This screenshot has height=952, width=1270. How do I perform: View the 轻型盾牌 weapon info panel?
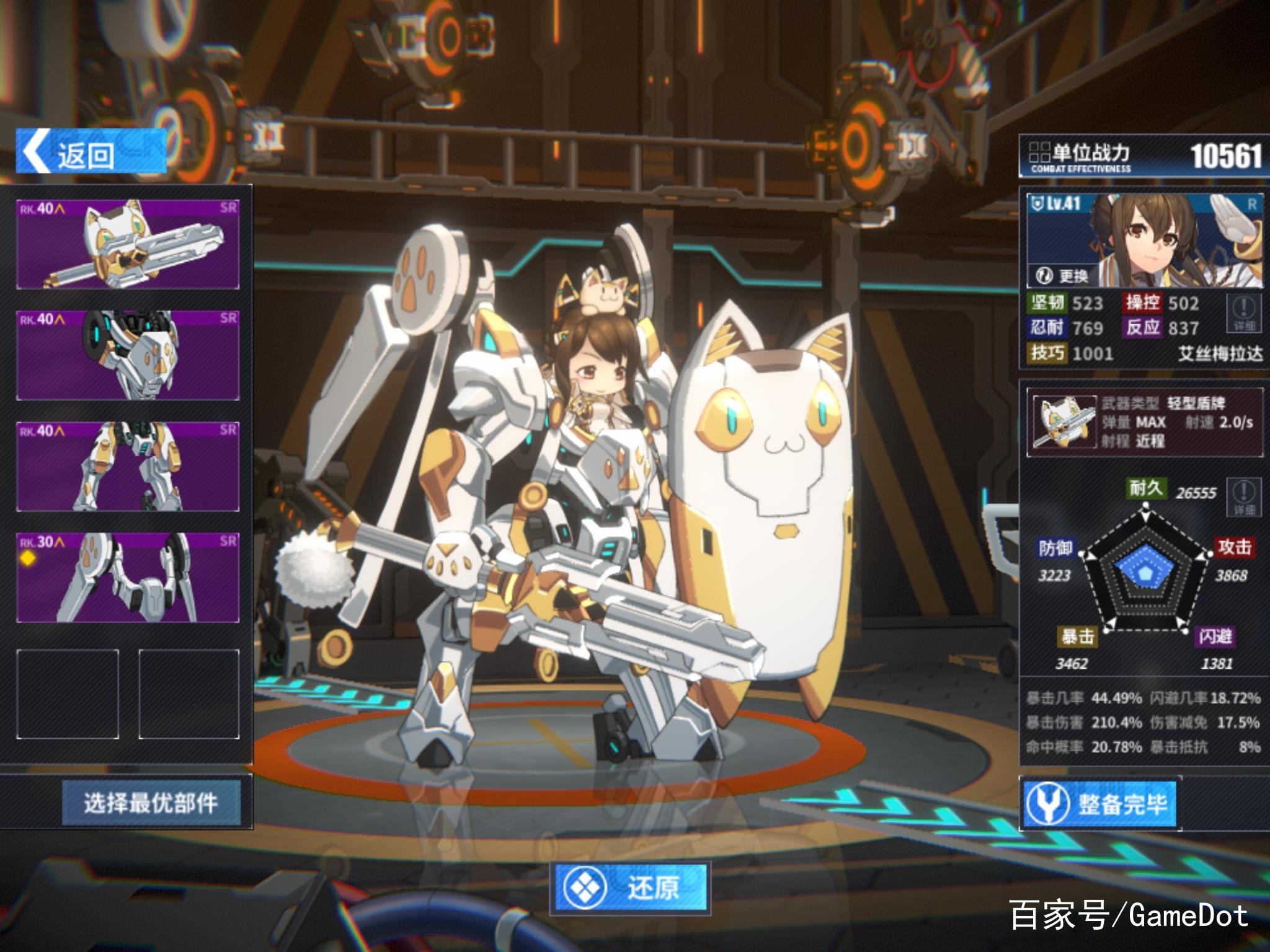pos(1144,422)
